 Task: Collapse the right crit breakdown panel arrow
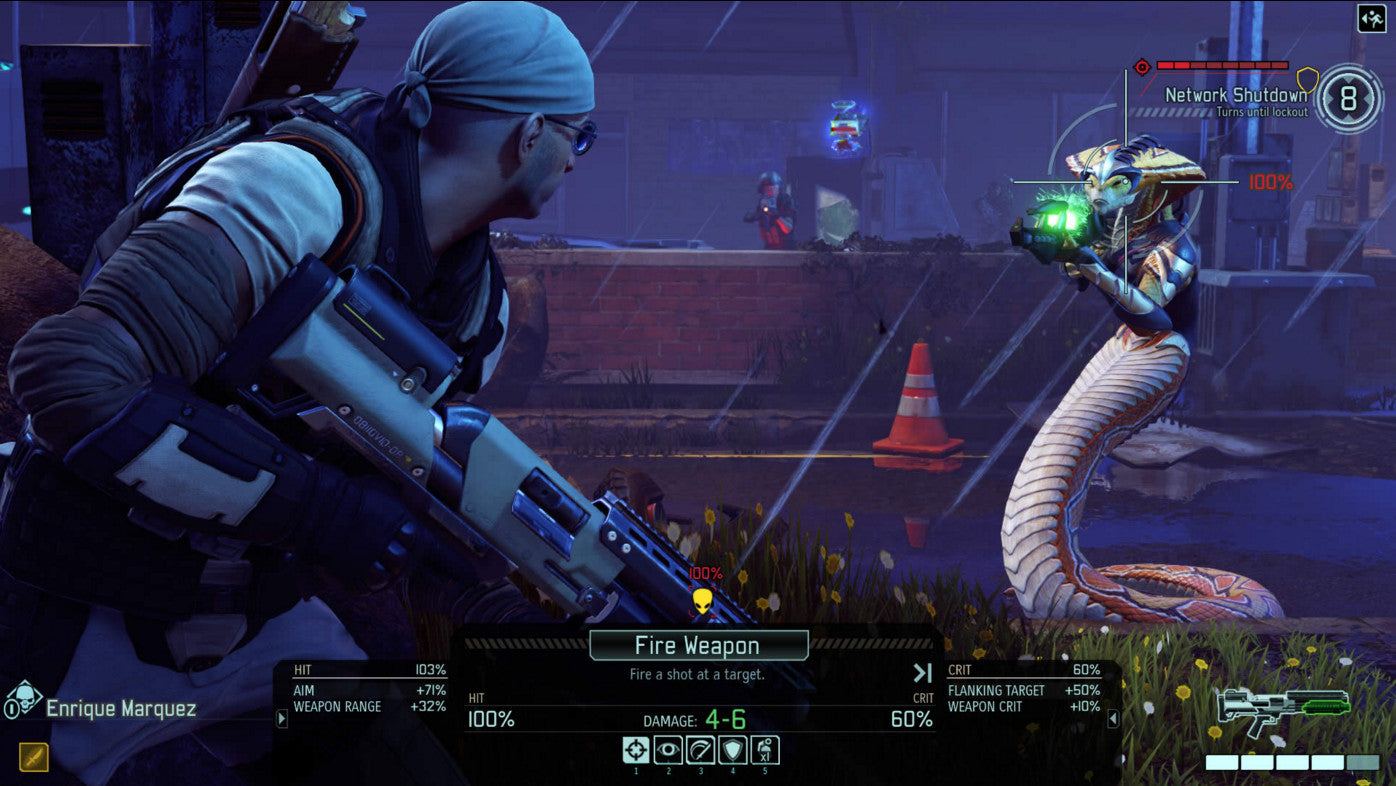tap(1113, 717)
